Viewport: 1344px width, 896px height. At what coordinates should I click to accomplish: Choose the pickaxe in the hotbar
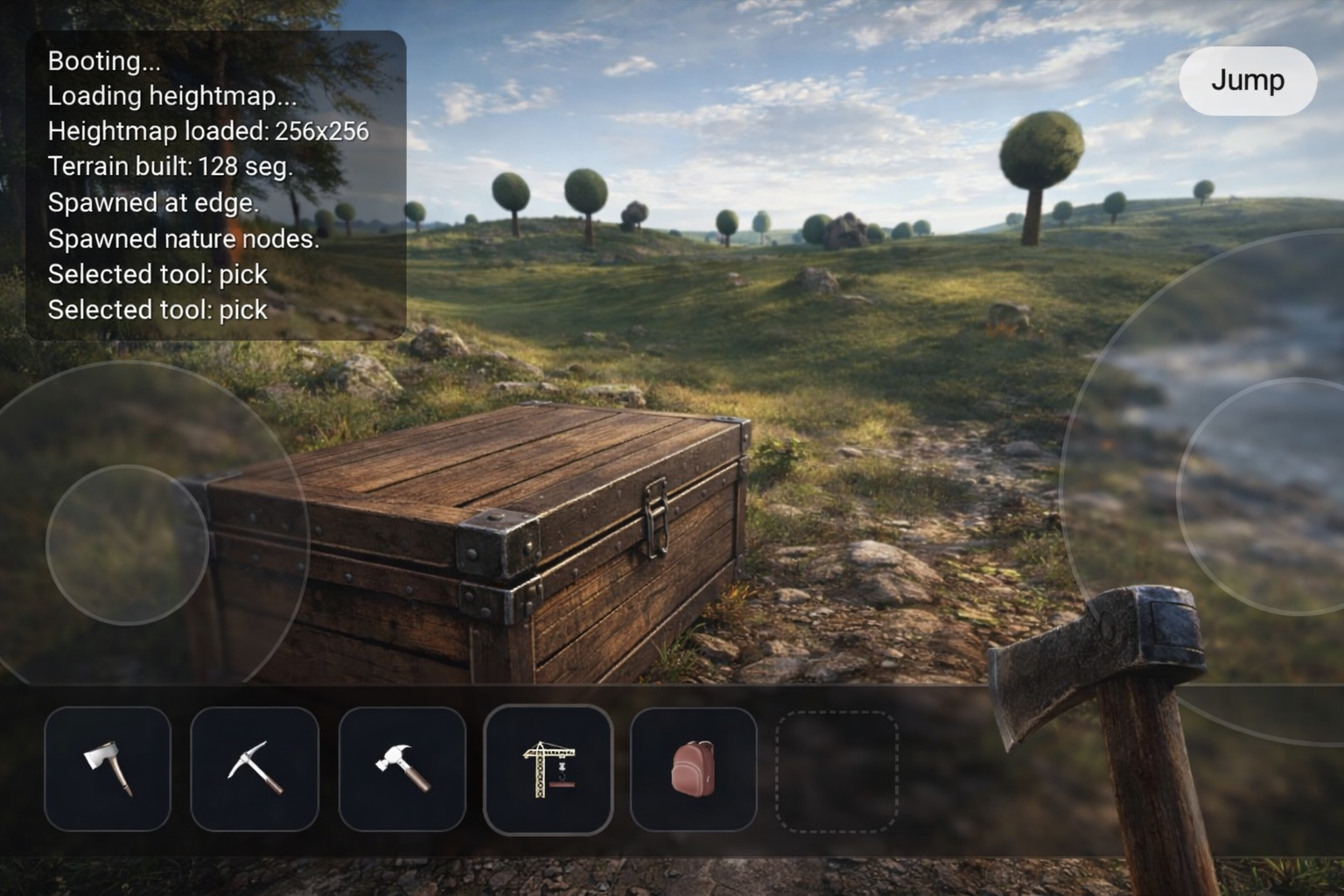click(255, 768)
